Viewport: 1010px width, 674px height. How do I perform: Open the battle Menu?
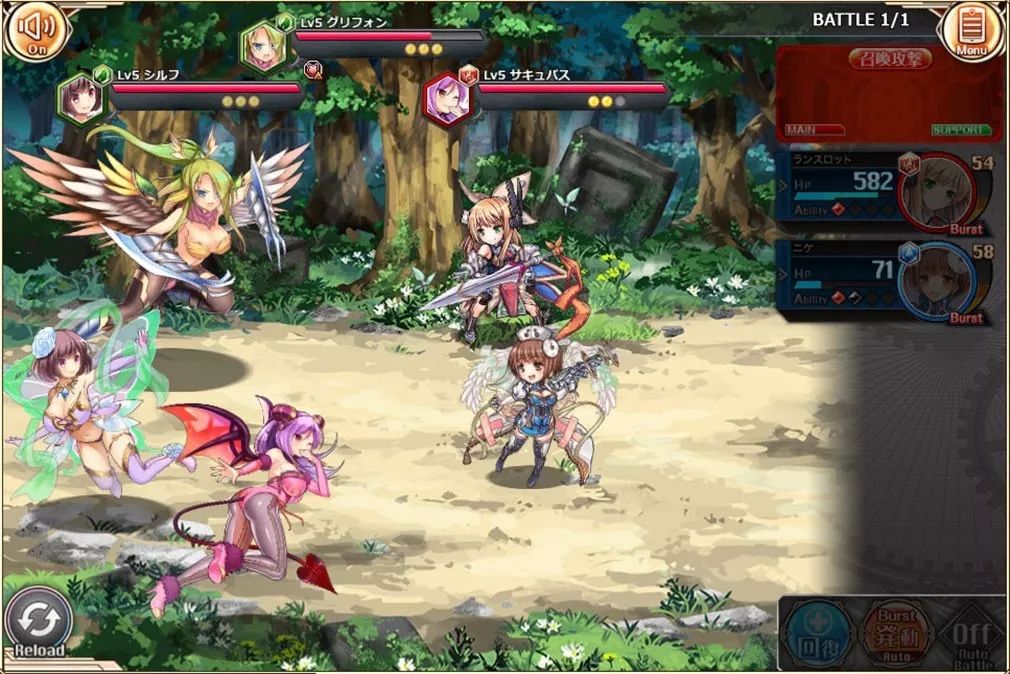[971, 31]
